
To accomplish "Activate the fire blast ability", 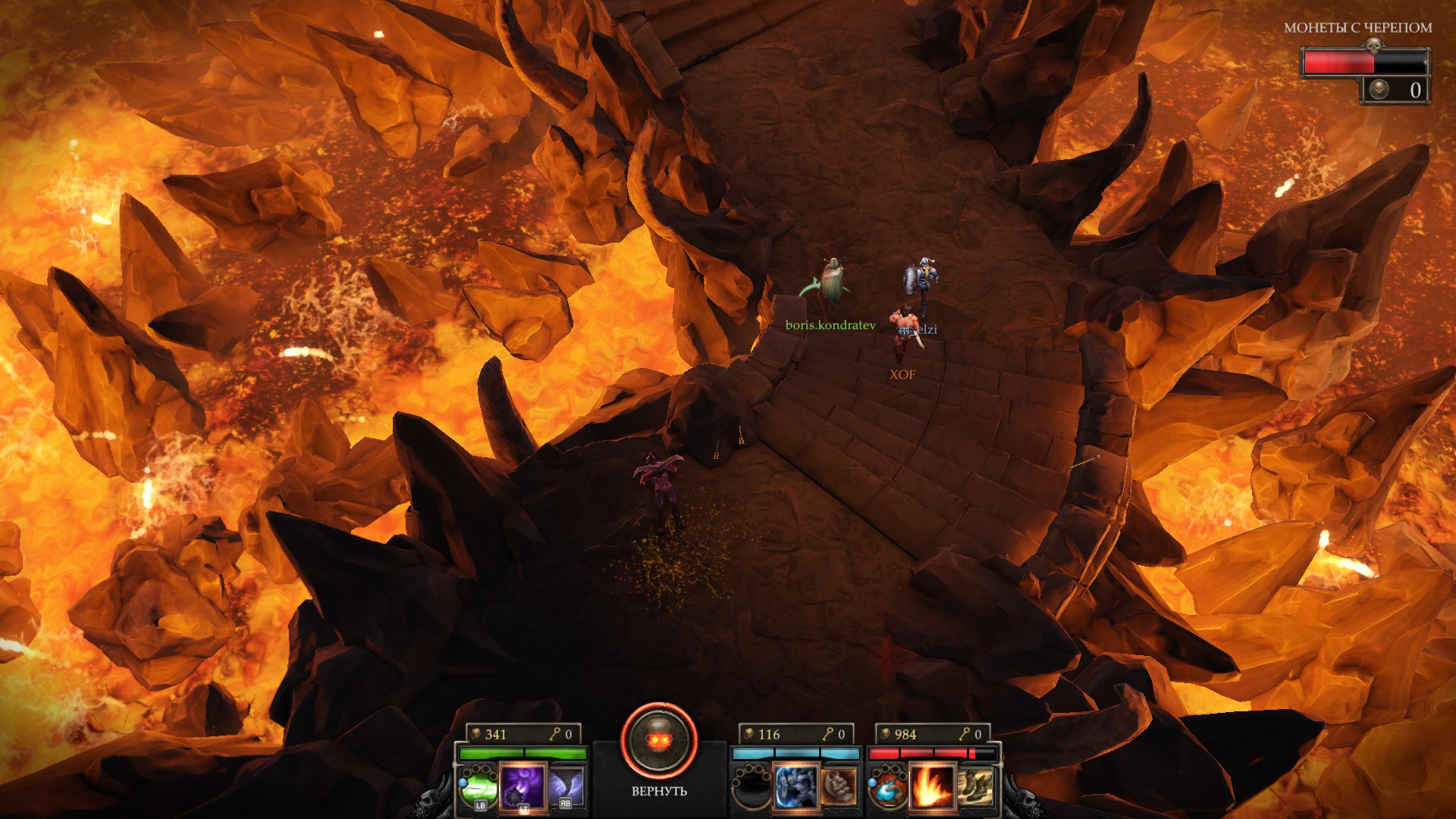I will (931, 786).
